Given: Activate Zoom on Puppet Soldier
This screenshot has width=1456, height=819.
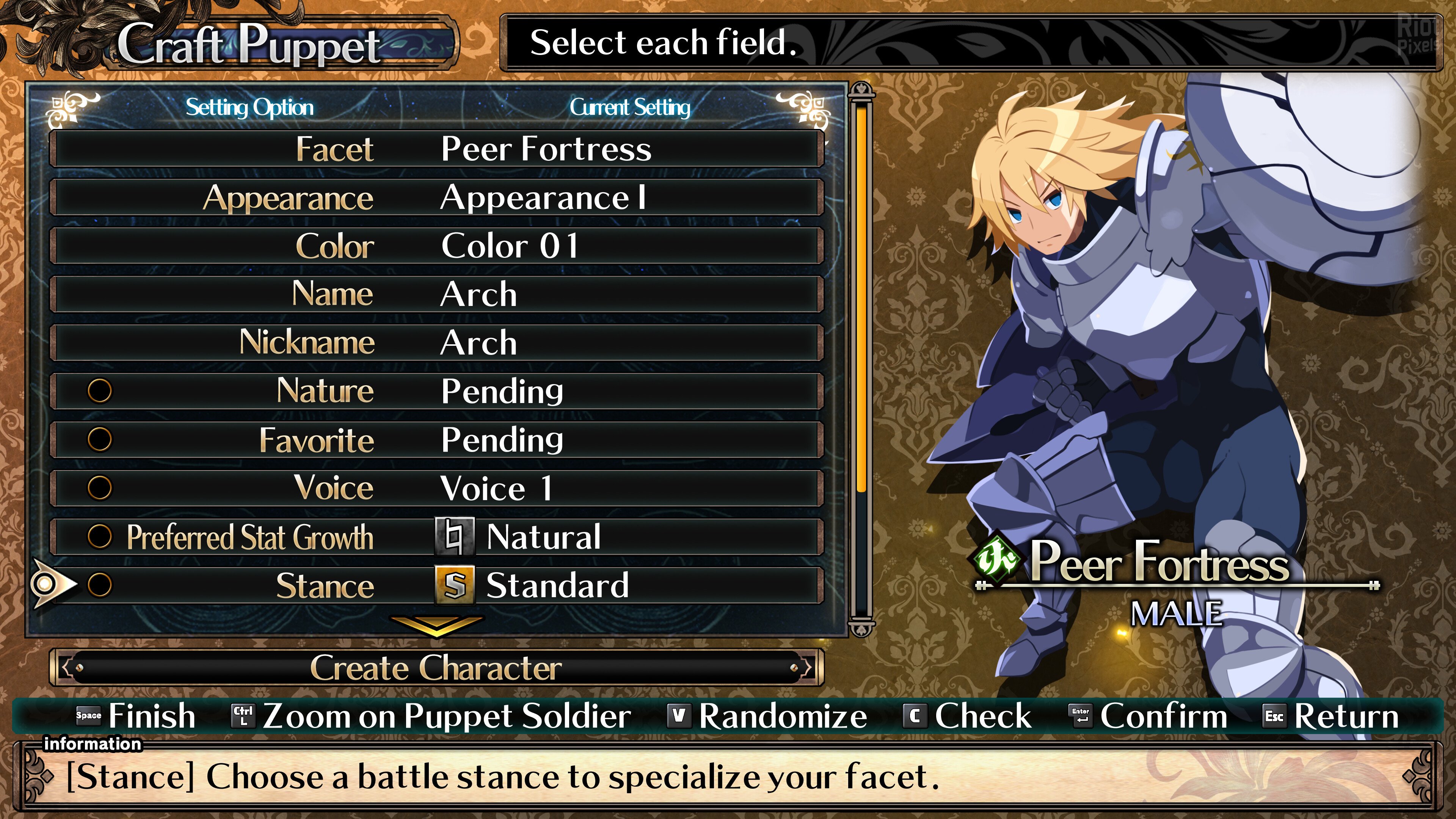Looking at the screenshot, I should pos(432,716).
